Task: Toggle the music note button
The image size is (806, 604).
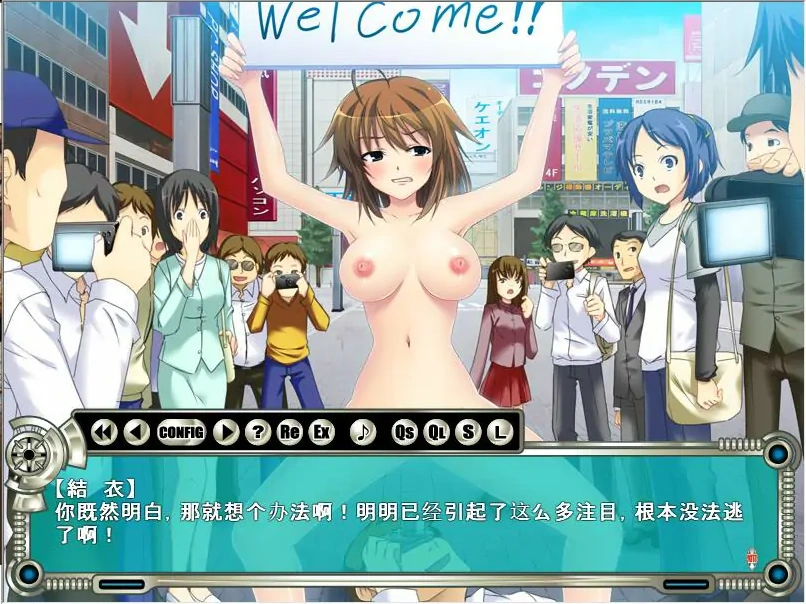Action: pos(363,432)
